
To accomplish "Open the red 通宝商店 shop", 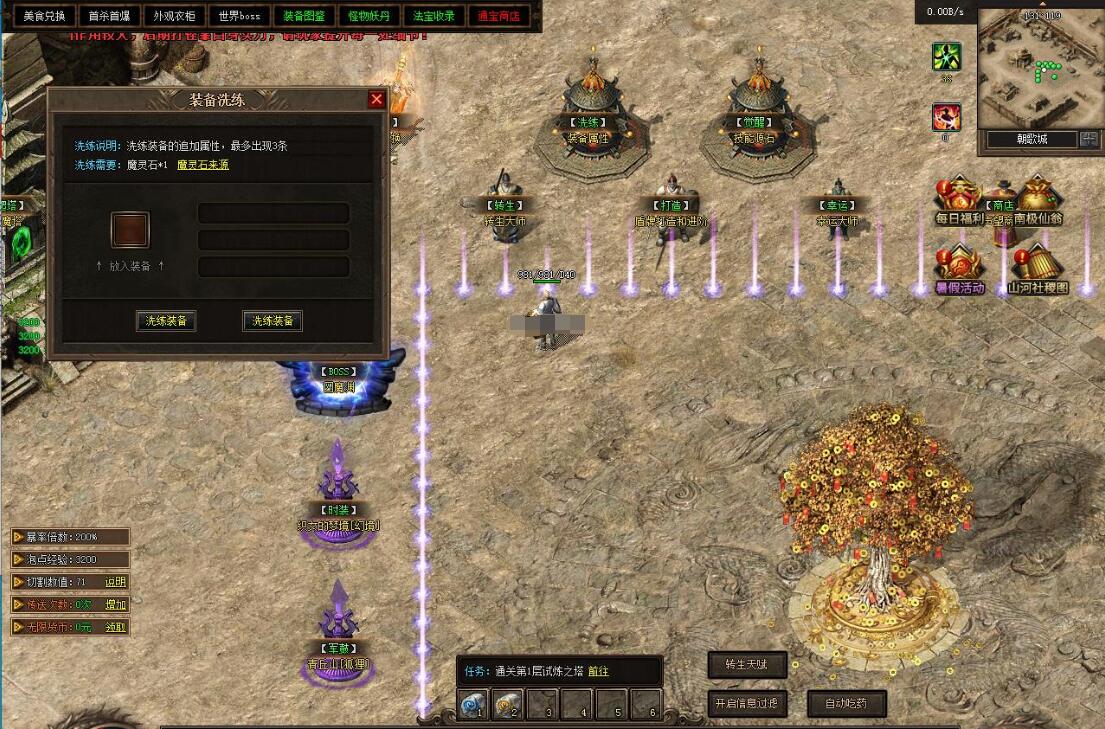I will click(x=499, y=16).
